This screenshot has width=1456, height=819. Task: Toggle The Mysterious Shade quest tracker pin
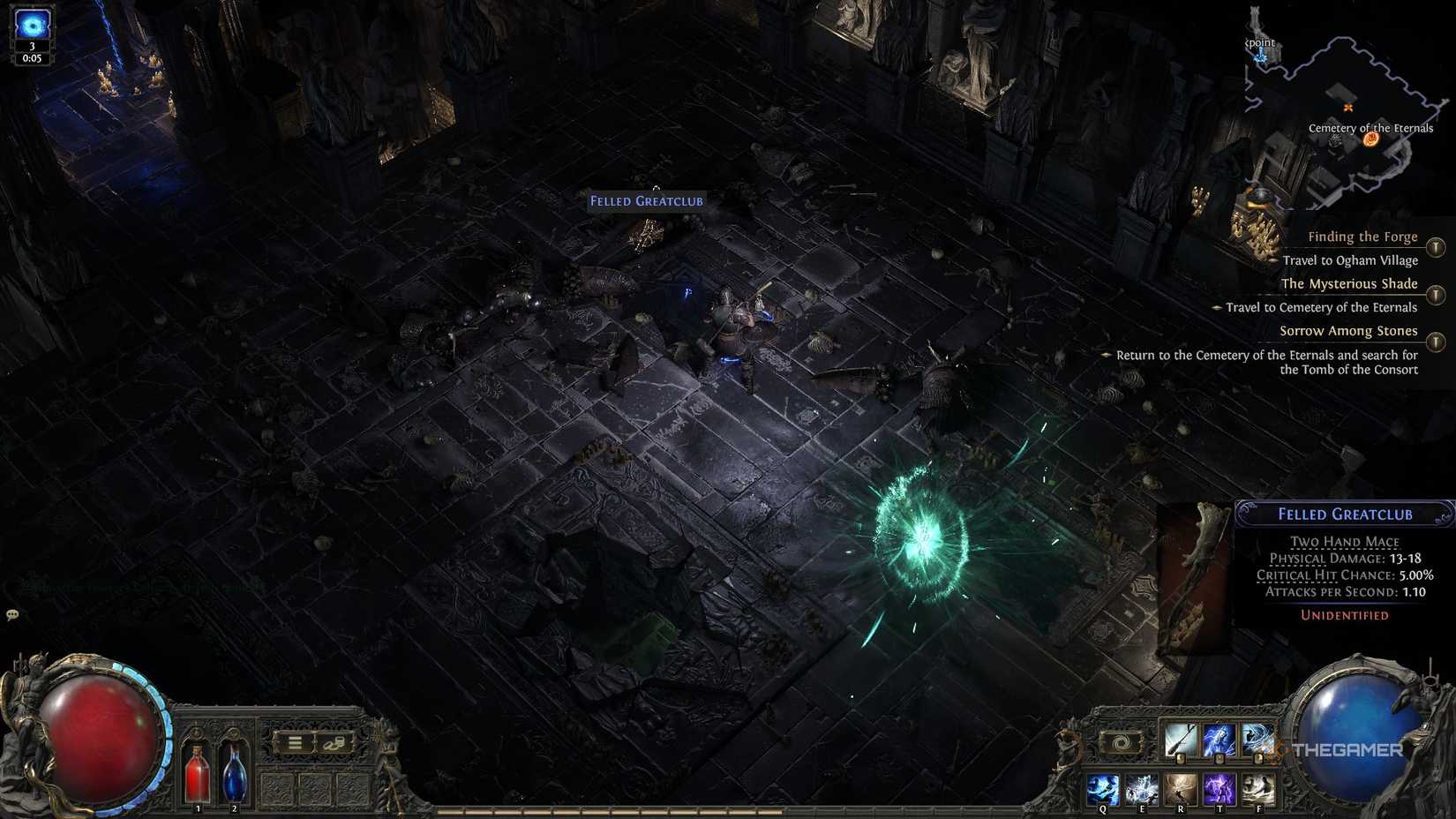point(1437,294)
